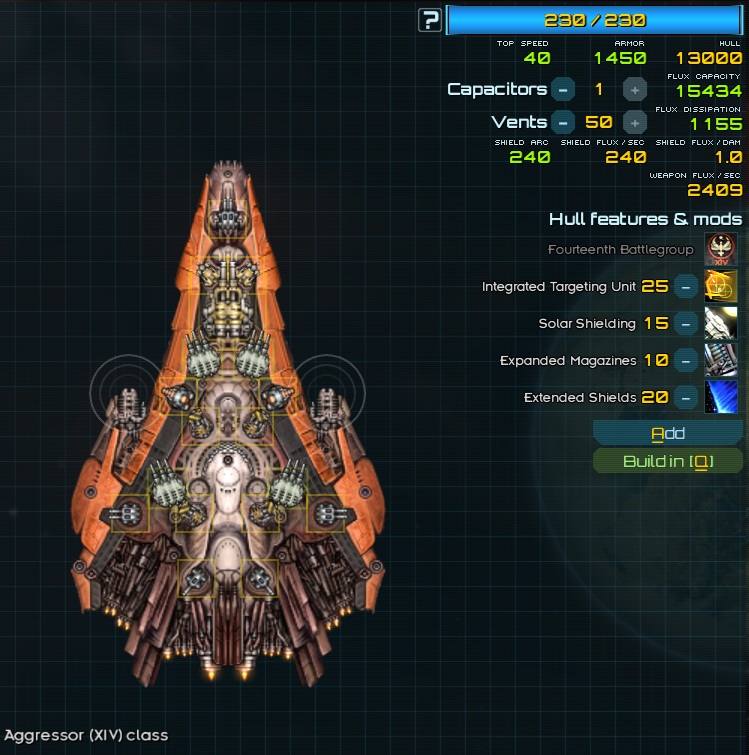Image resolution: width=749 pixels, height=755 pixels.
Task: Decrease the Capacitors count
Action: 563,90
